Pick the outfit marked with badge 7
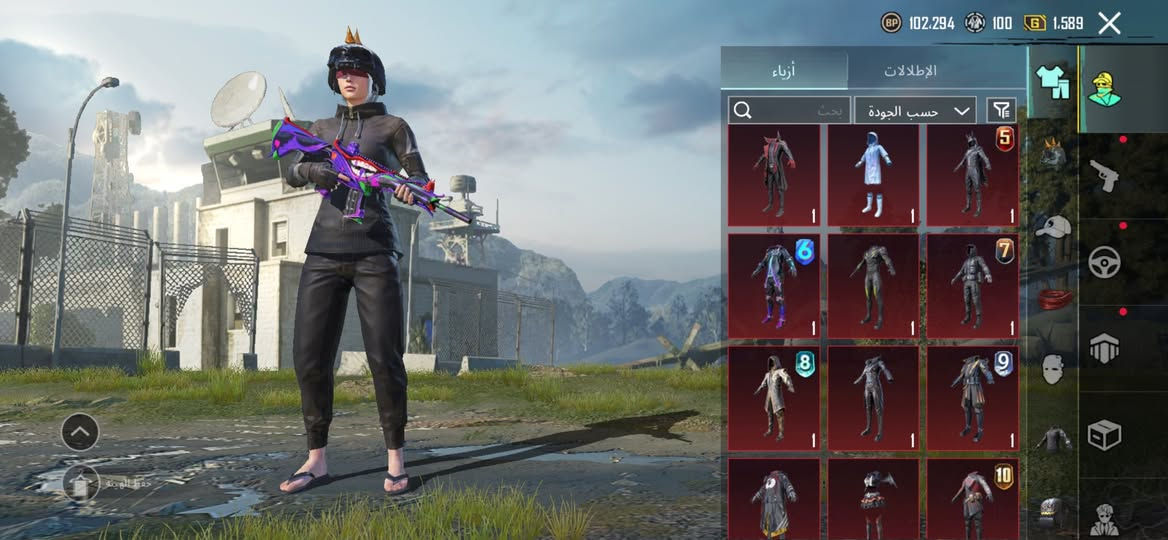The width and height of the screenshot is (1168, 540). [972, 286]
